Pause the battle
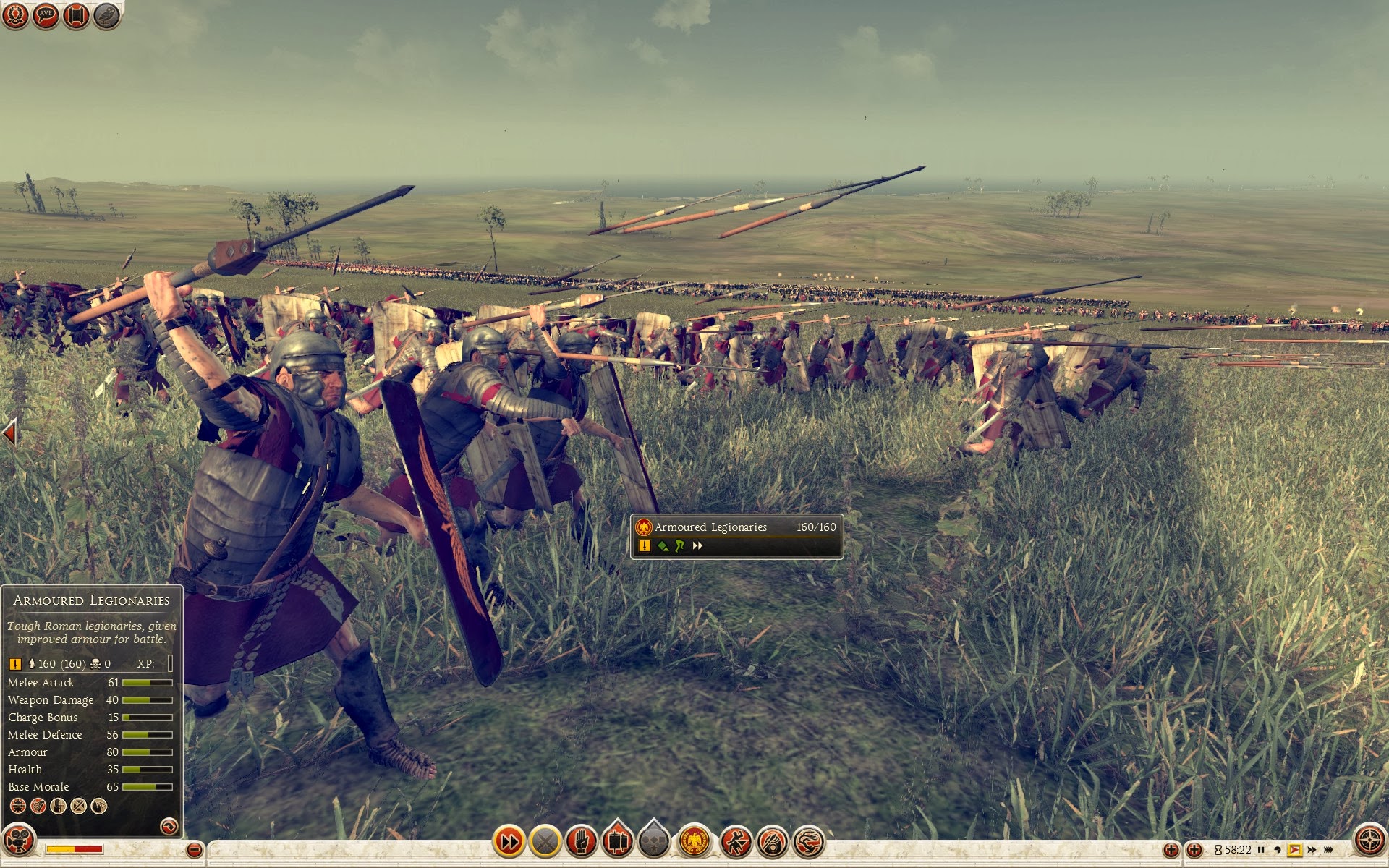Viewport: 1389px width, 868px height. click(1261, 850)
